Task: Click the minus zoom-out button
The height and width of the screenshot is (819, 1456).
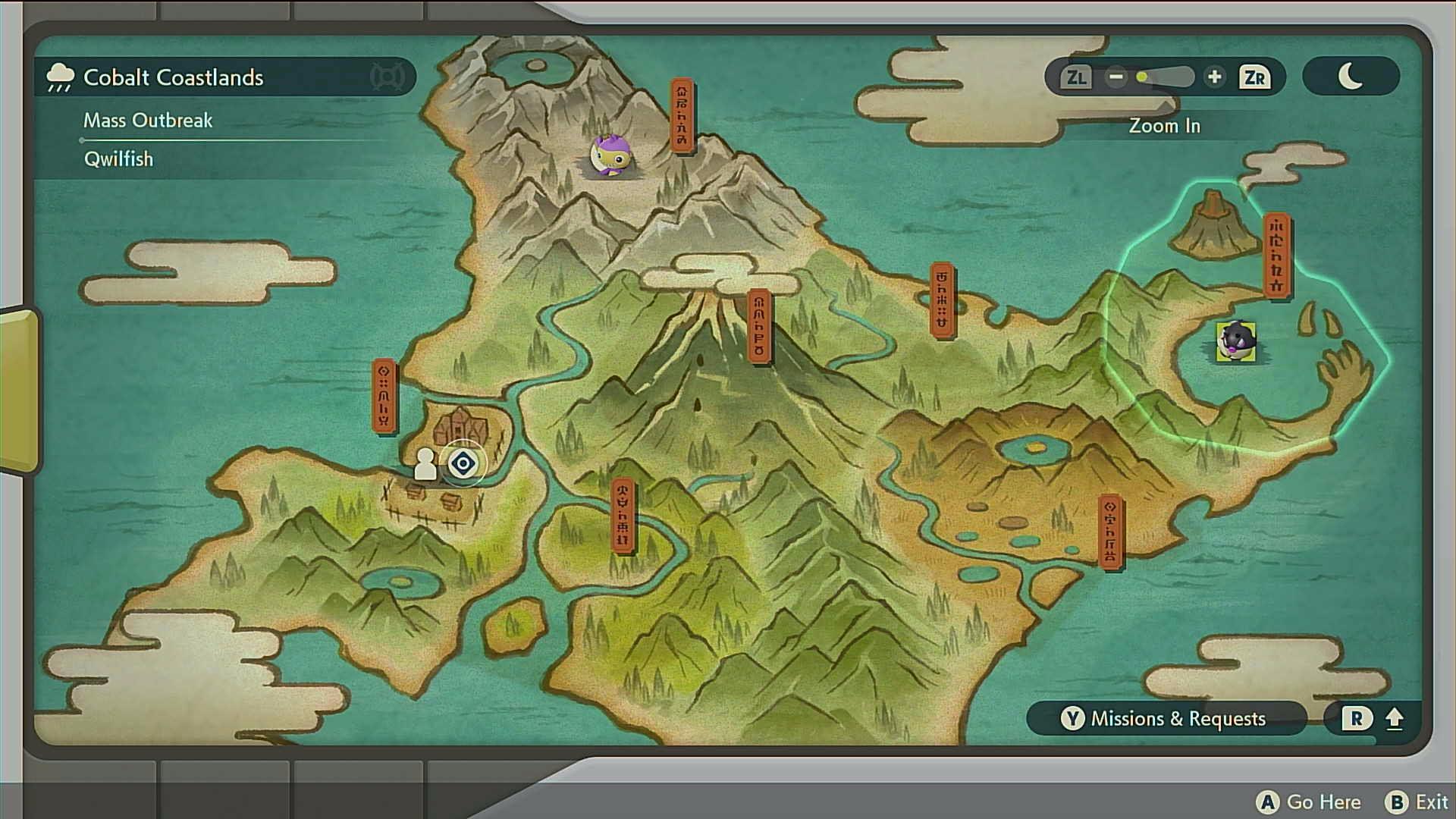Action: [x=1116, y=77]
